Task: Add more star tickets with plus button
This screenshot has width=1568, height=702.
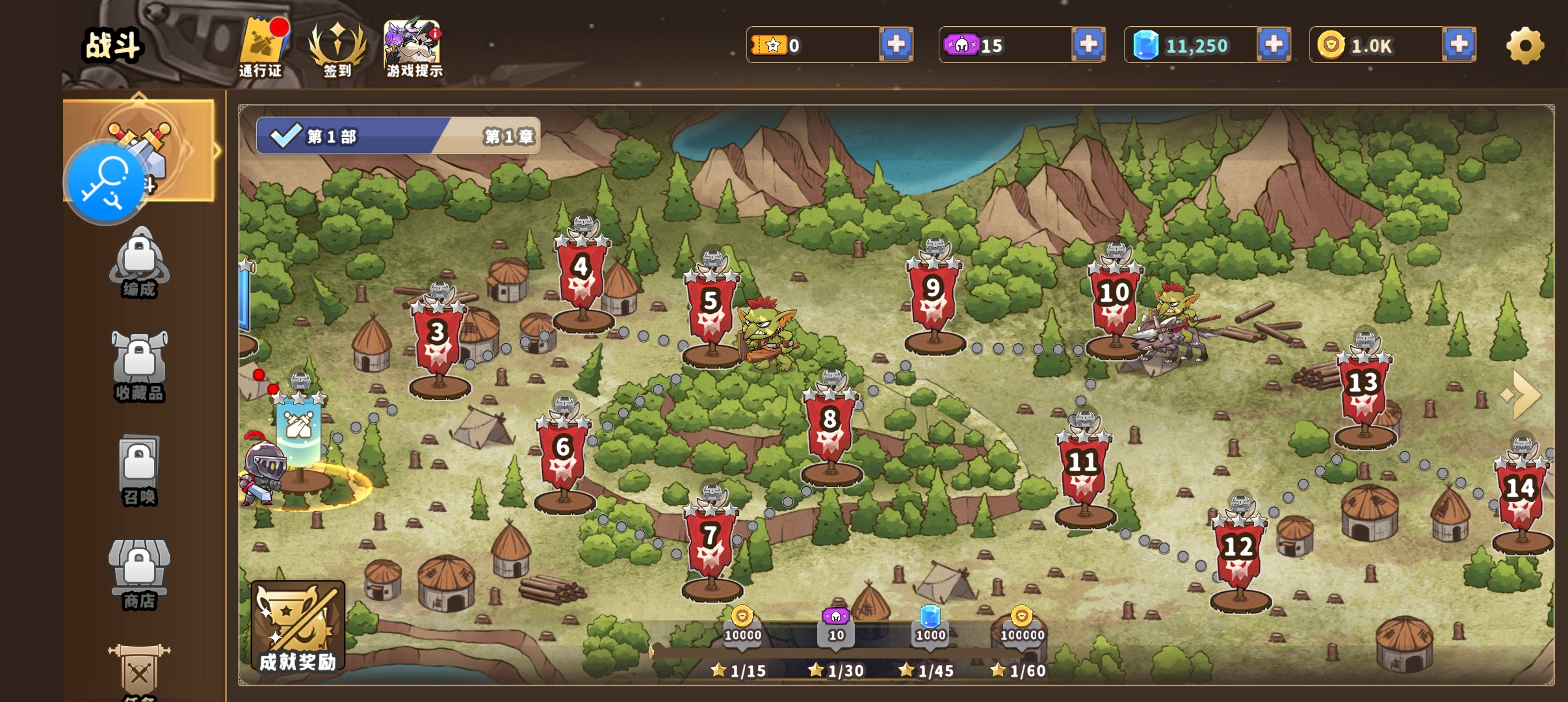Action: point(896,44)
